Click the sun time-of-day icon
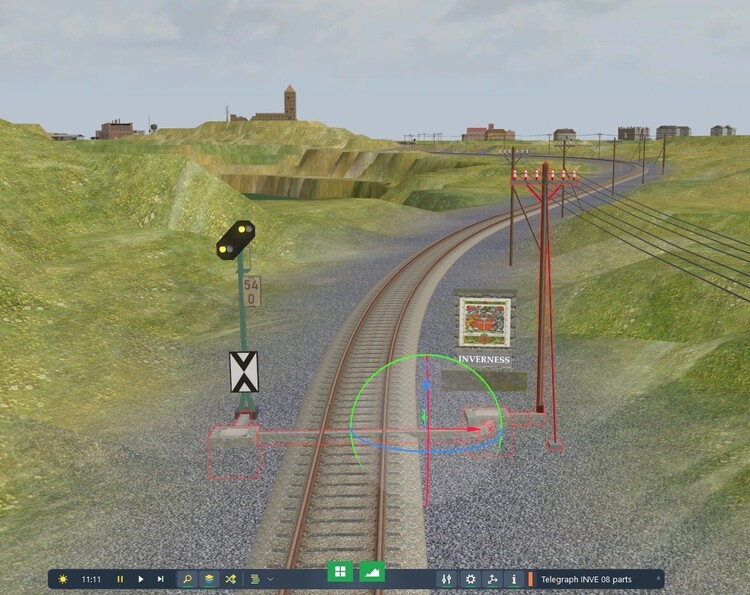This screenshot has height=595, width=750. [x=63, y=579]
